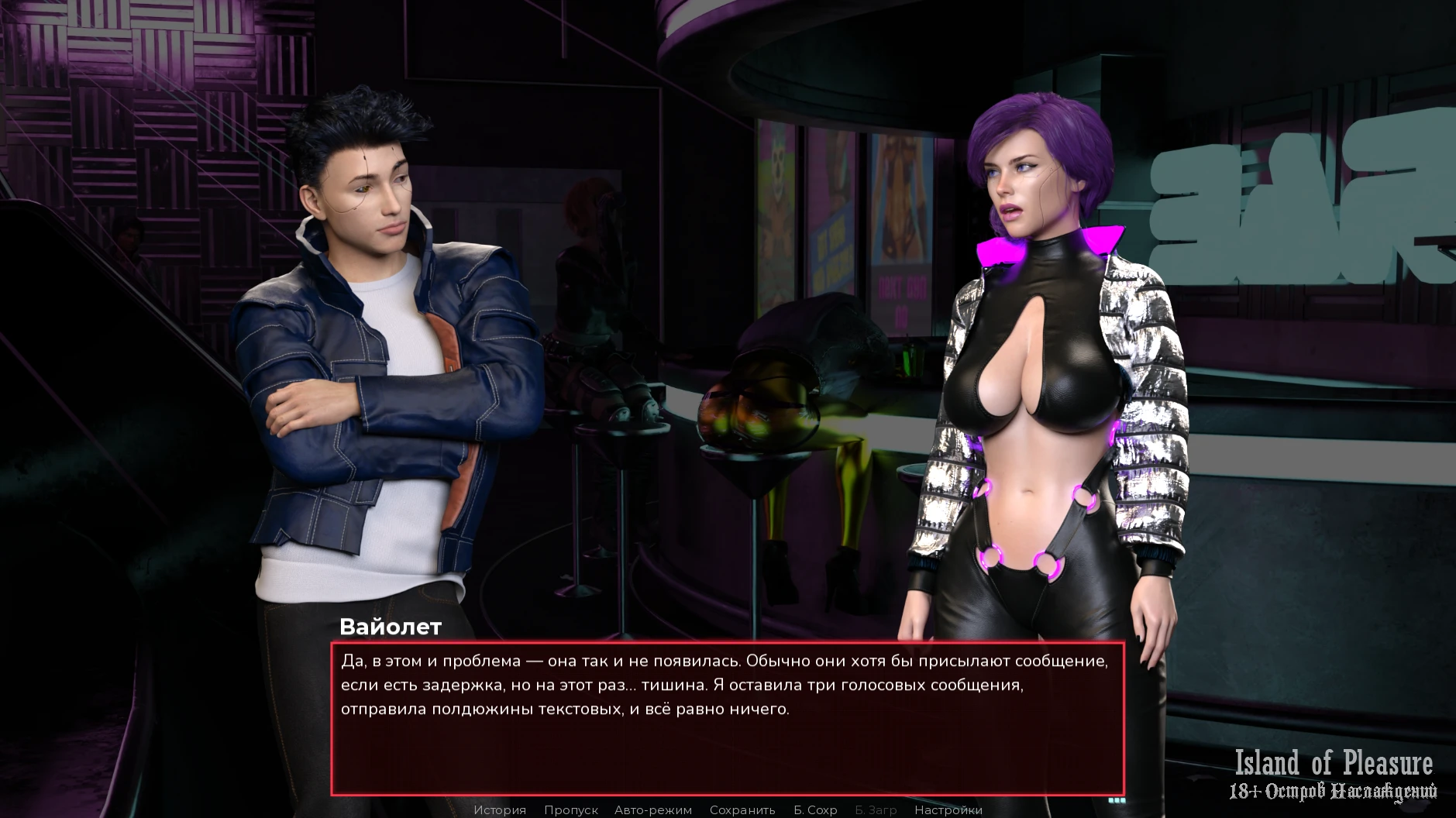
Task: Open the Сохранить save menu
Action: pos(742,809)
